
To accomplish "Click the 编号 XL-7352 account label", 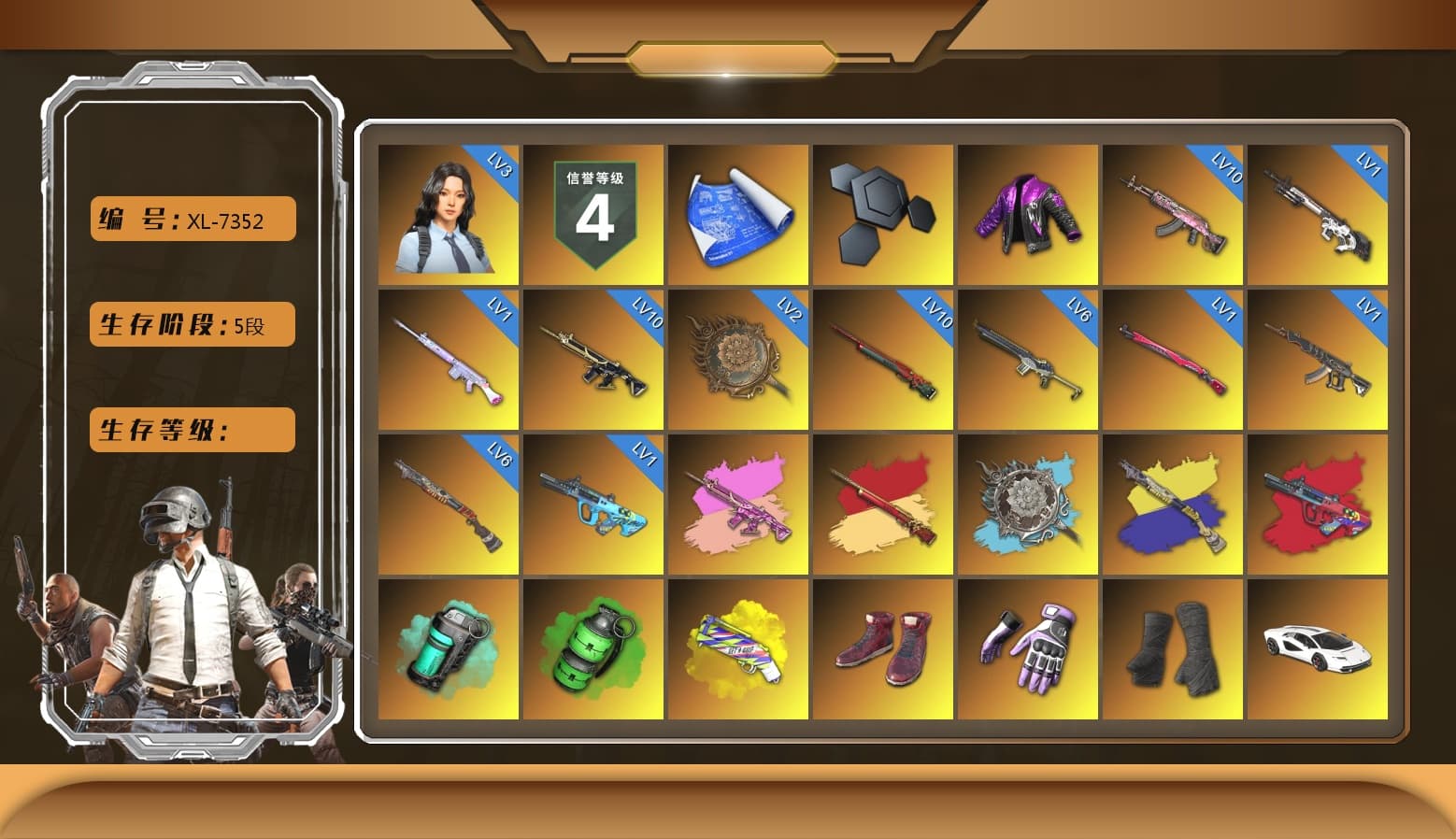I will click(191, 219).
